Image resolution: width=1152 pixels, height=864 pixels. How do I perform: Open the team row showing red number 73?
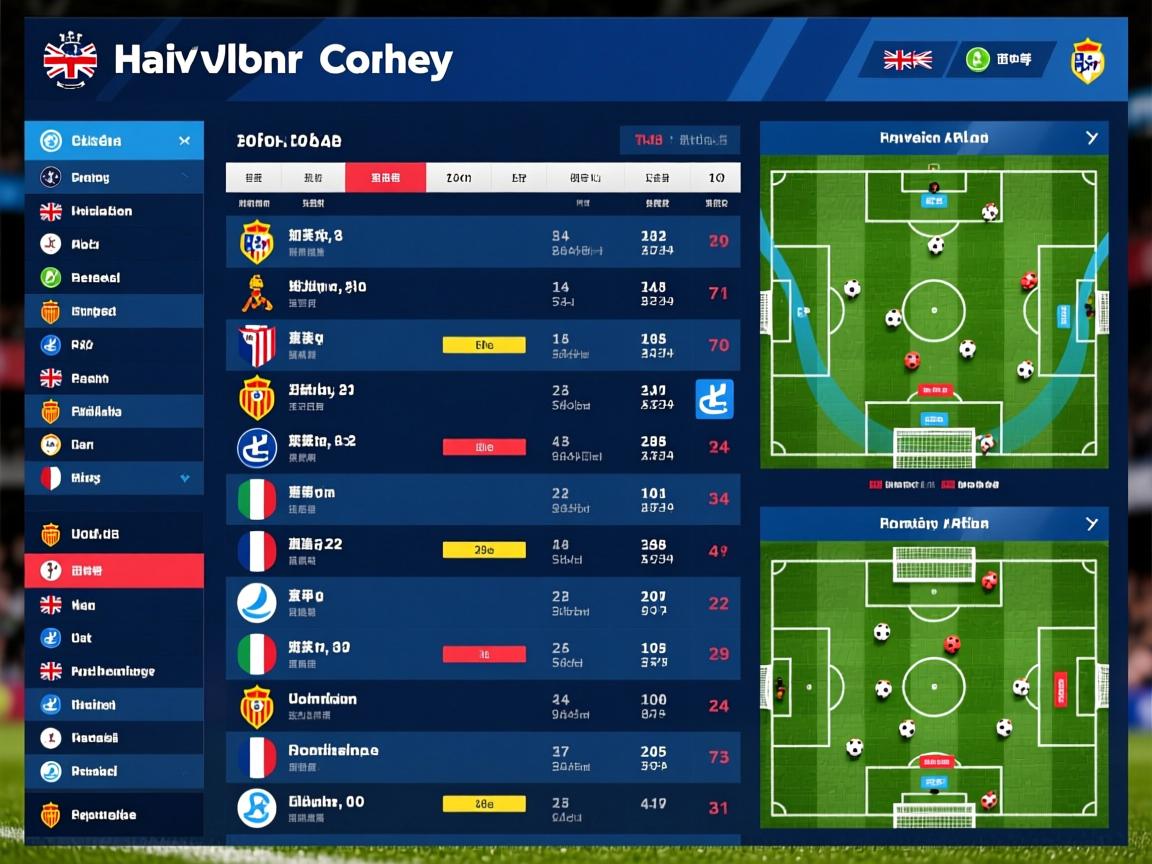pyautogui.click(x=483, y=757)
